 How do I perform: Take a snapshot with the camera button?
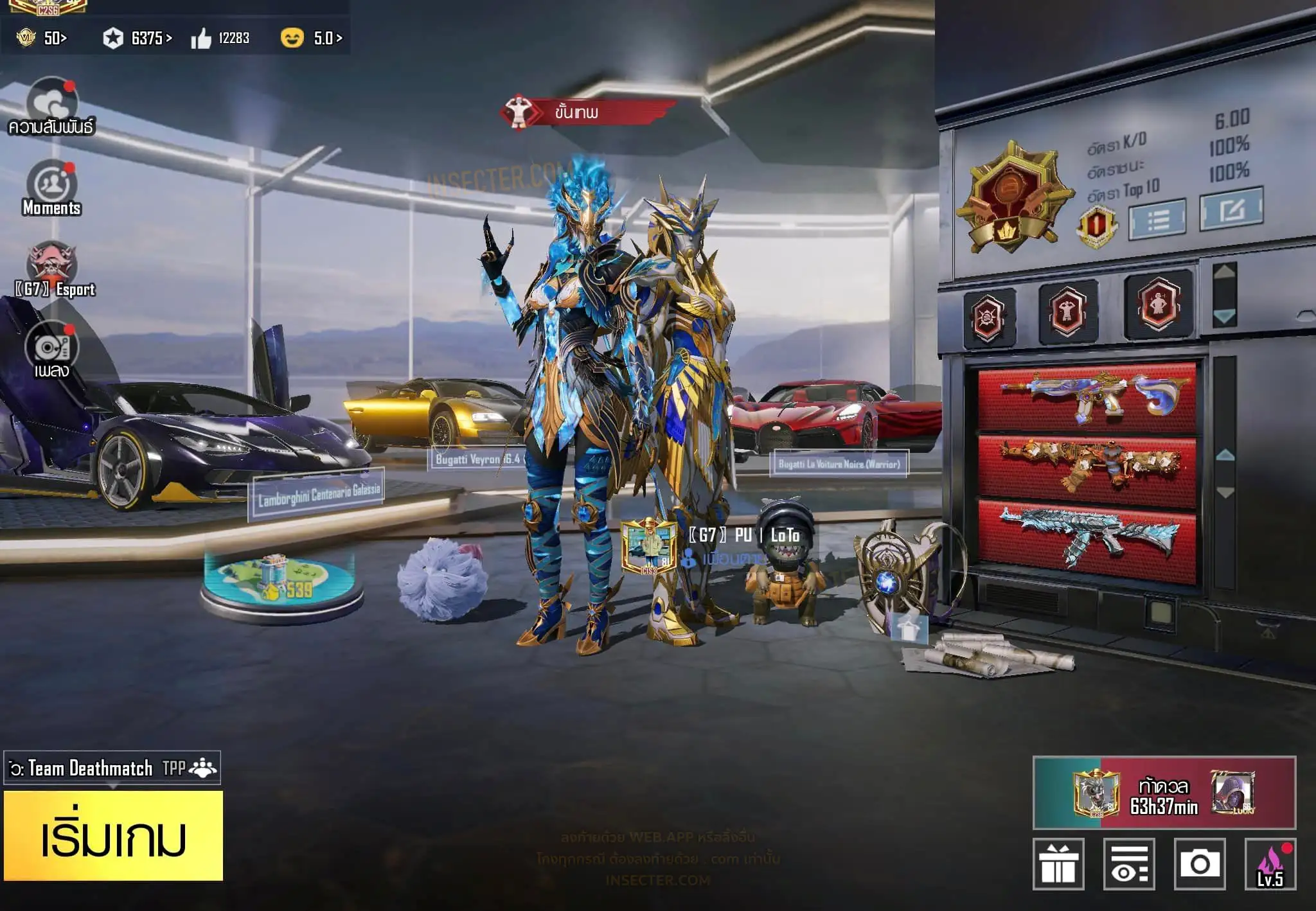pos(1199,864)
